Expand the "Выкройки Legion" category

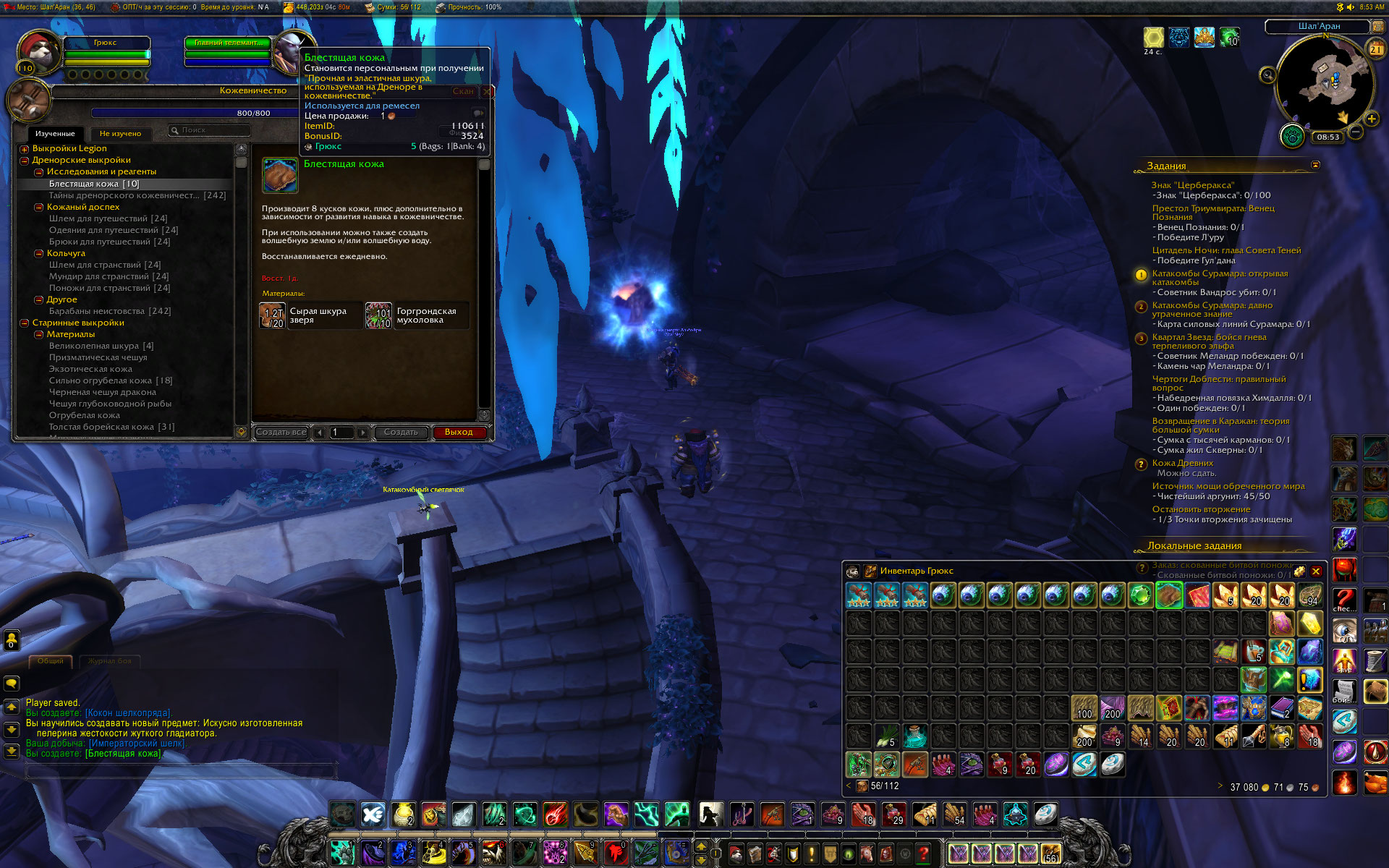[25, 149]
